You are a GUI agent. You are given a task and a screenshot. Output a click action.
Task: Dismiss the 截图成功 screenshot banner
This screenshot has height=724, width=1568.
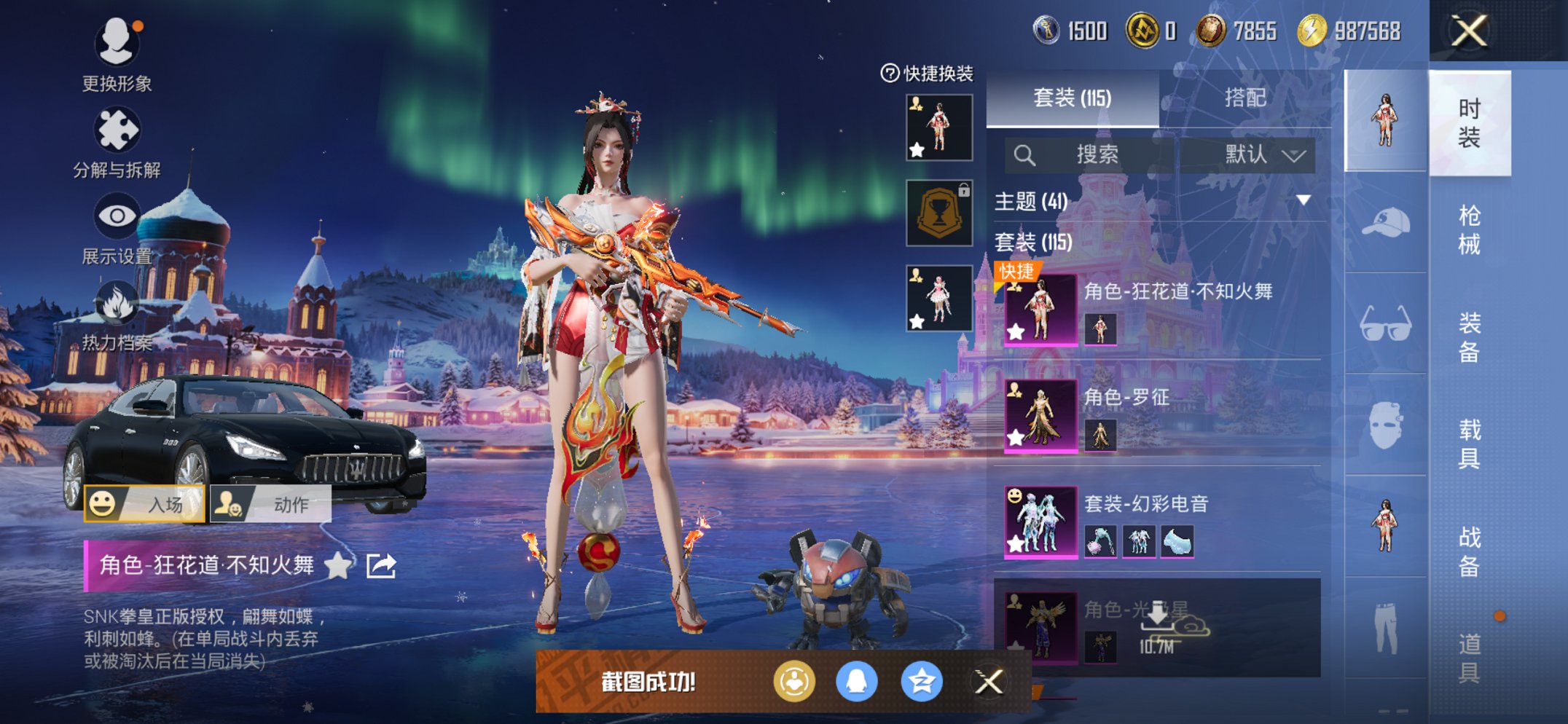[x=989, y=682]
